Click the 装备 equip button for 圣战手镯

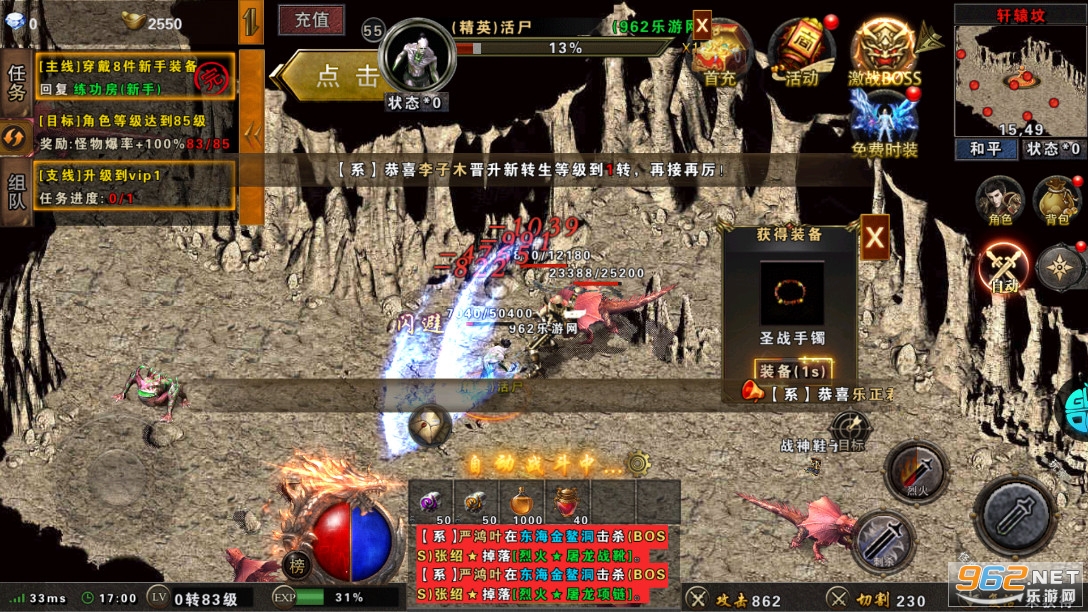click(x=792, y=371)
